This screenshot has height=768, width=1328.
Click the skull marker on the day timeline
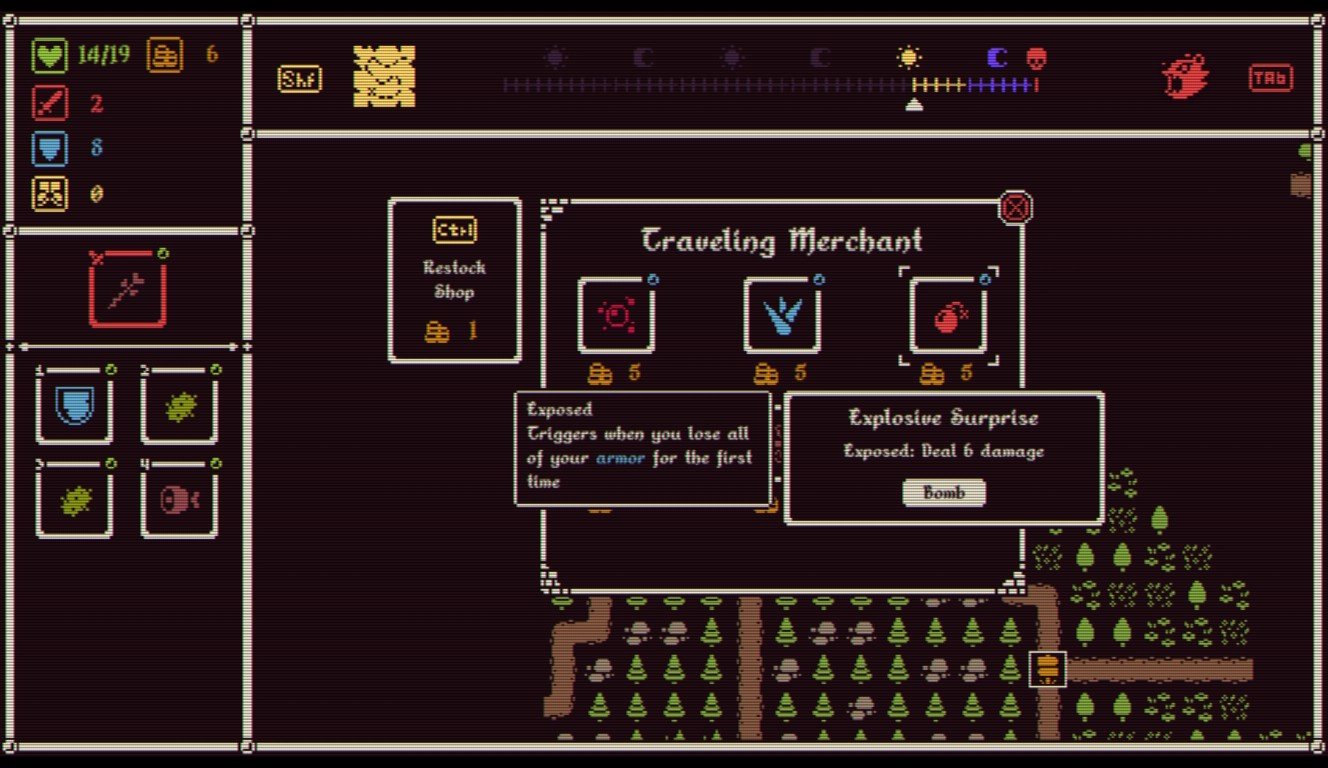click(1037, 58)
